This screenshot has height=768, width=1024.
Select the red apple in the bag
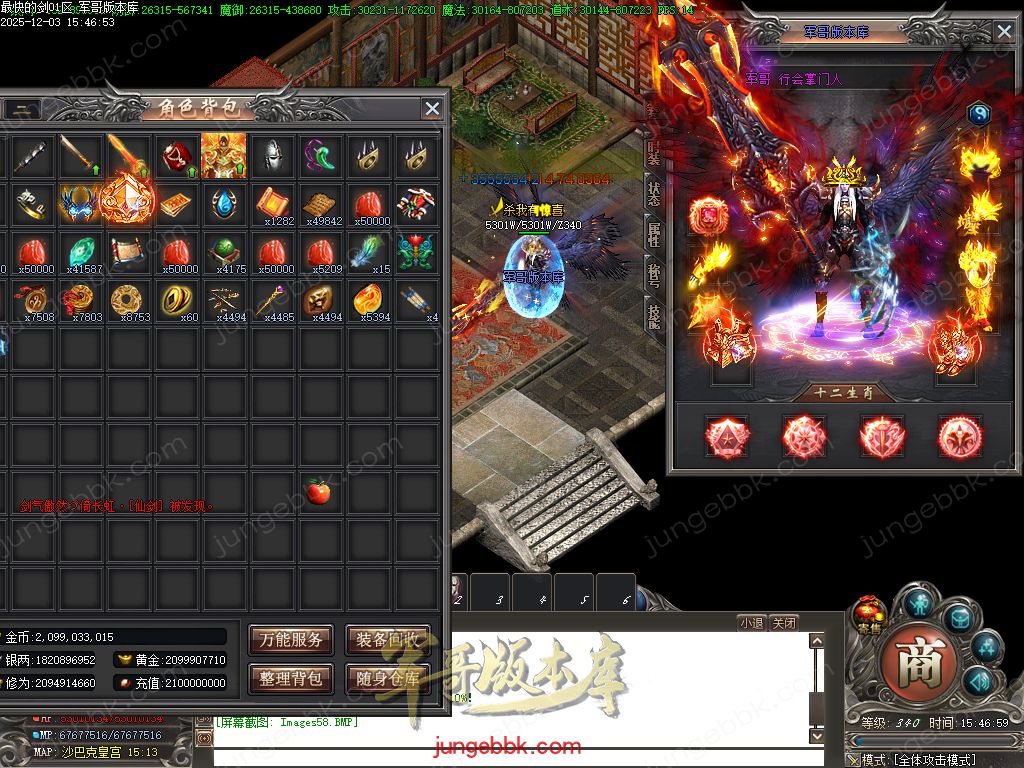click(x=319, y=491)
